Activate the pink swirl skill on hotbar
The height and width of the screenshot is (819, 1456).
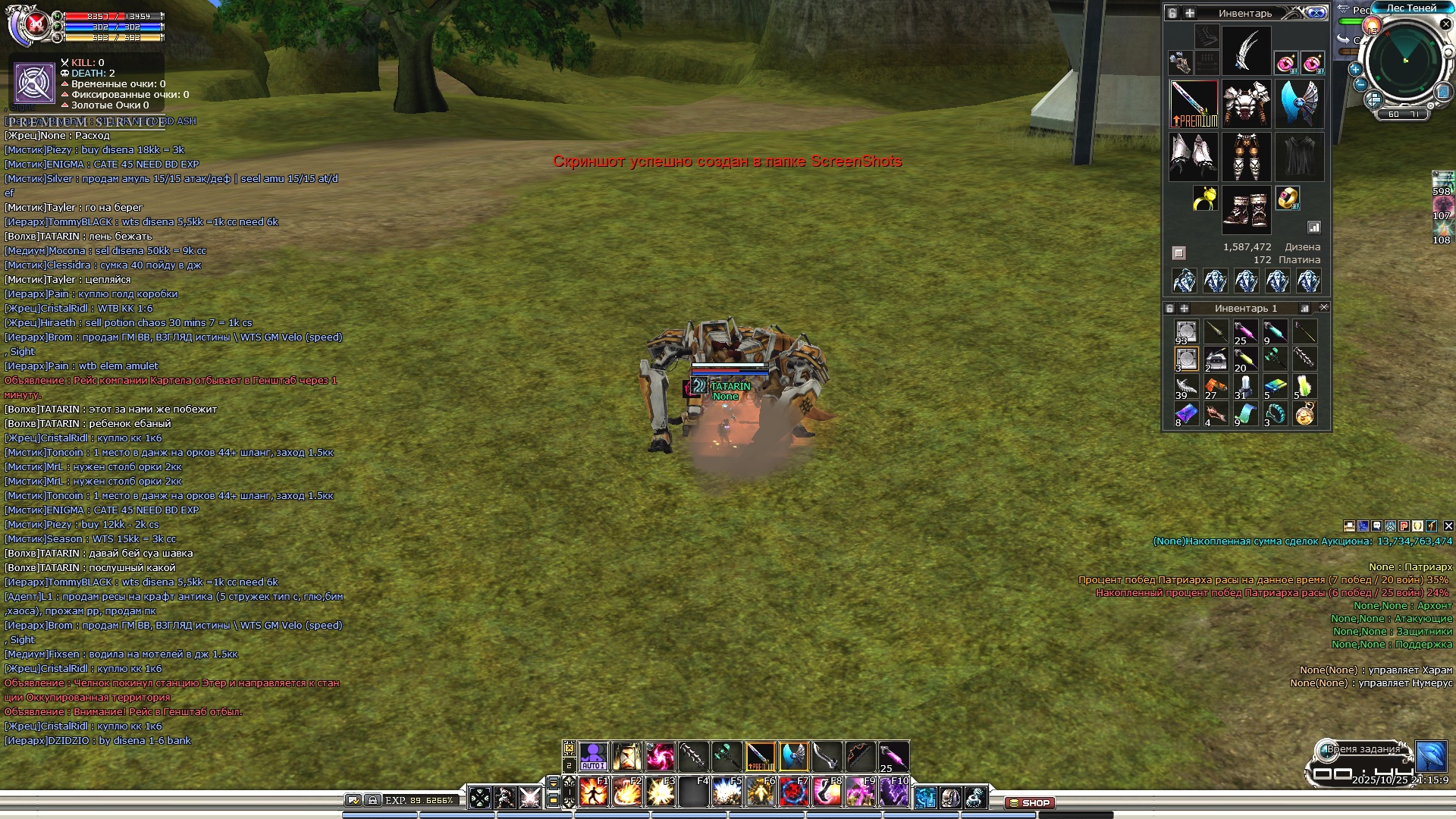(661, 756)
